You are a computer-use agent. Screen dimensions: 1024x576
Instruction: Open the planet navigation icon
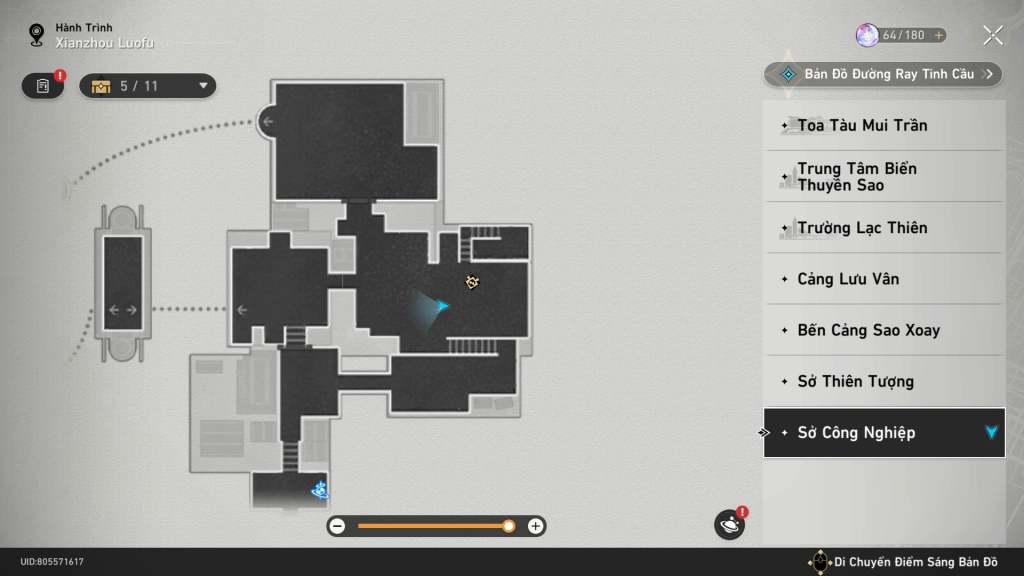[x=730, y=525]
